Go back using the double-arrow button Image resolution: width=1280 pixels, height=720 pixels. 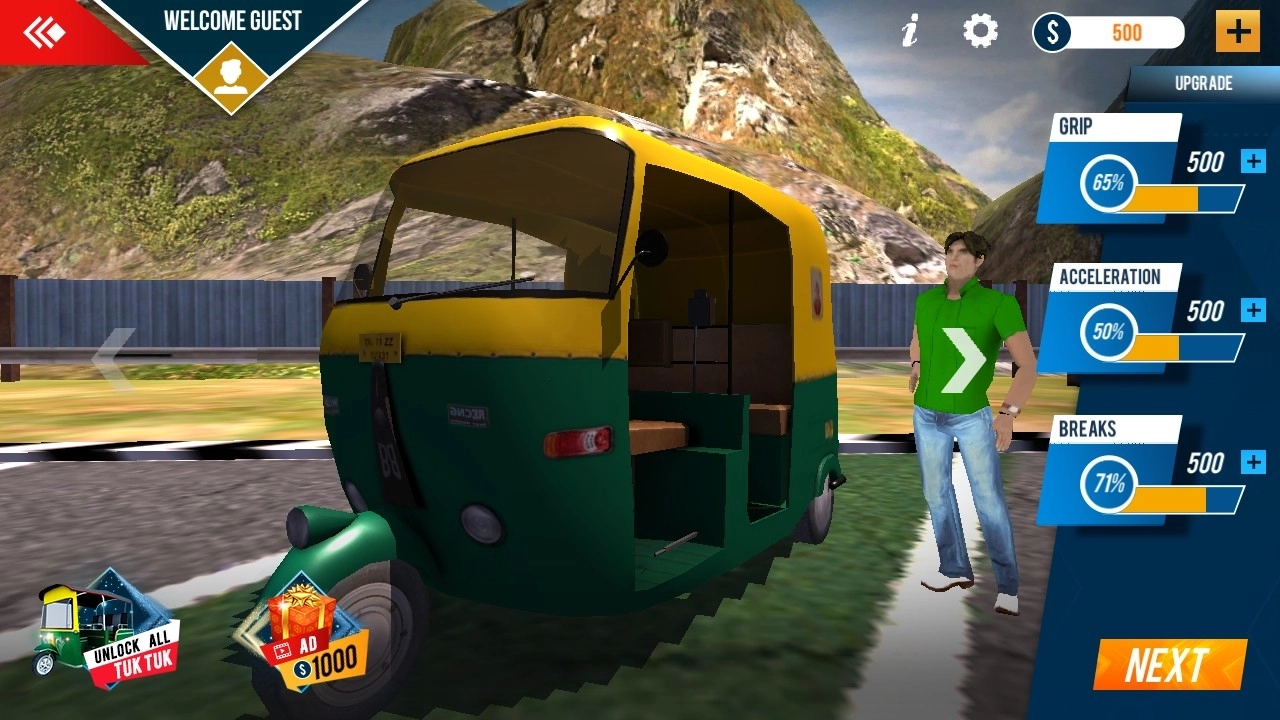(x=45, y=32)
